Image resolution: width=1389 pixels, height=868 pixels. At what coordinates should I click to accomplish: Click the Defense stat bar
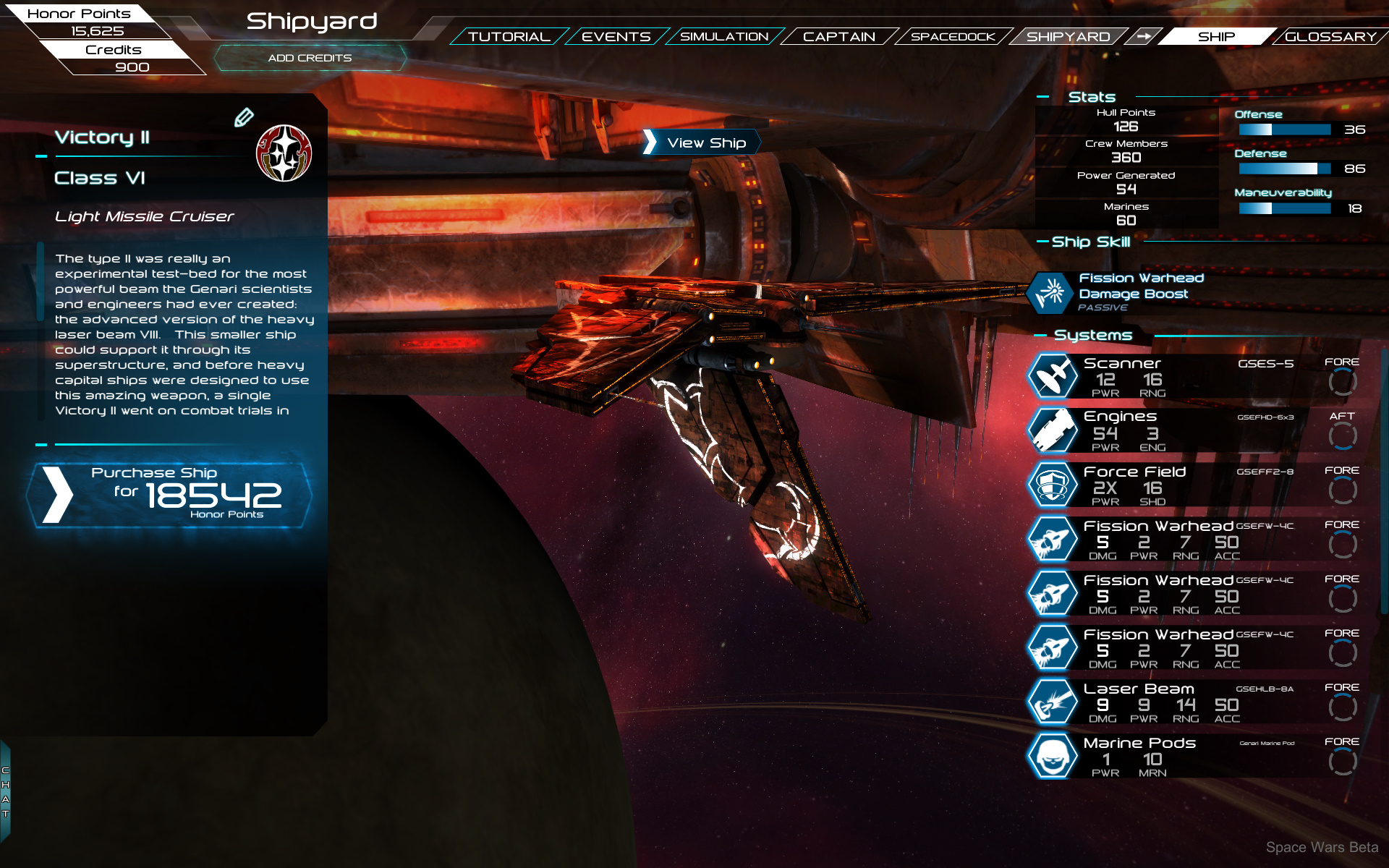pos(1284,168)
